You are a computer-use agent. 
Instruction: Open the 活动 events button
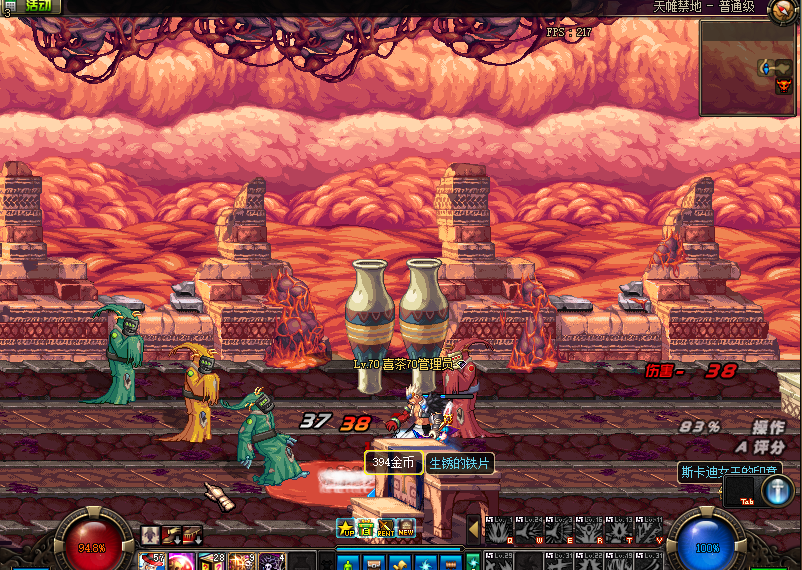point(38,6)
